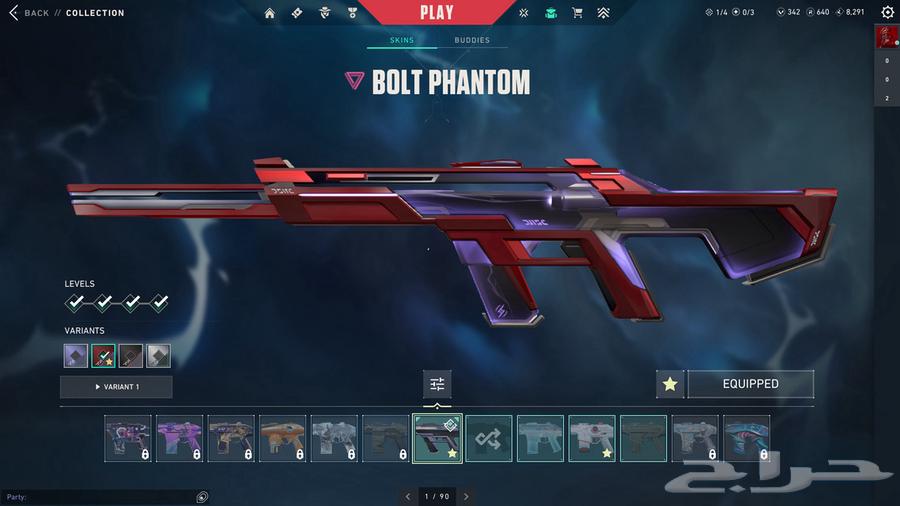Select the random shuffle skin tile

pyautogui.click(x=489, y=438)
